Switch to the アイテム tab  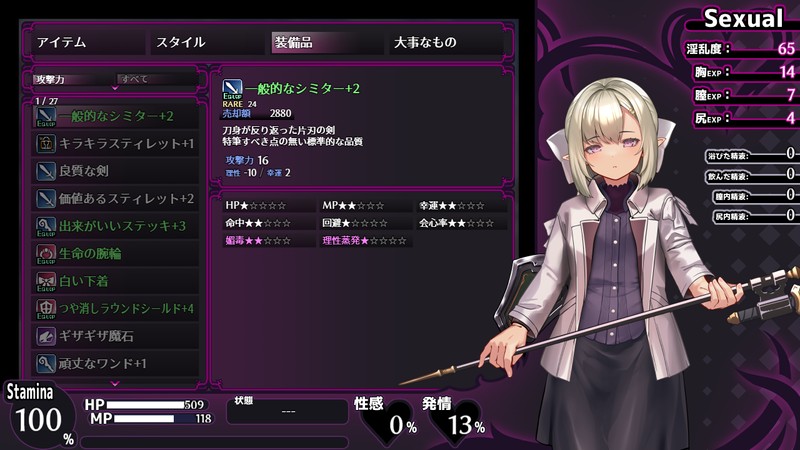(85, 42)
